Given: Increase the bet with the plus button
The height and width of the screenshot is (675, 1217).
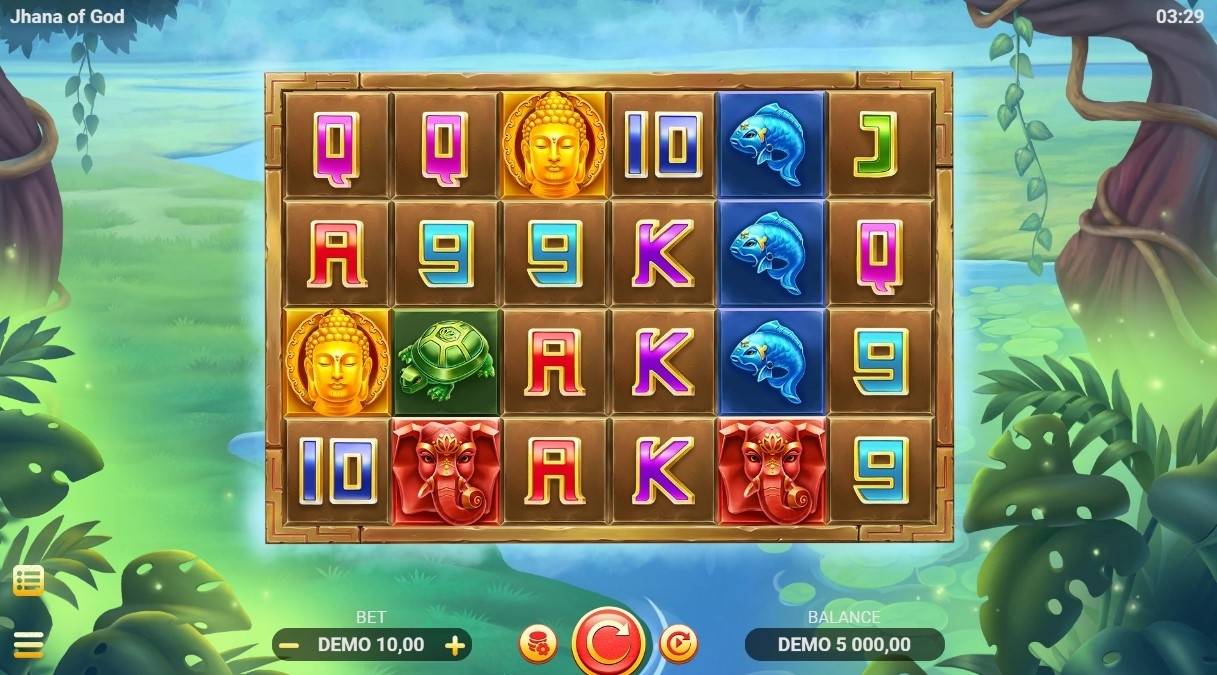Looking at the screenshot, I should 455,645.
